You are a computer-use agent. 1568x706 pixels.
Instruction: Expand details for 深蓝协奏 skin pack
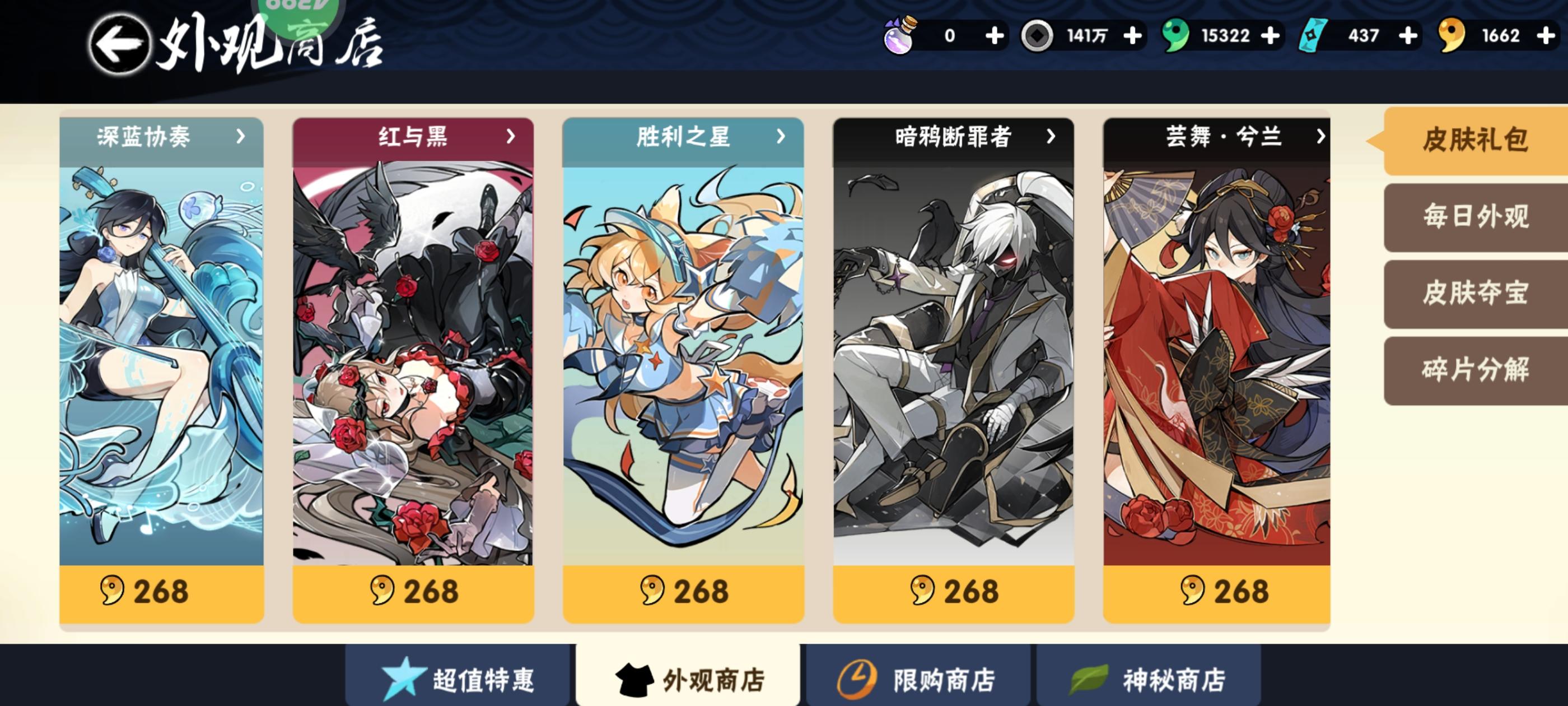pos(241,137)
